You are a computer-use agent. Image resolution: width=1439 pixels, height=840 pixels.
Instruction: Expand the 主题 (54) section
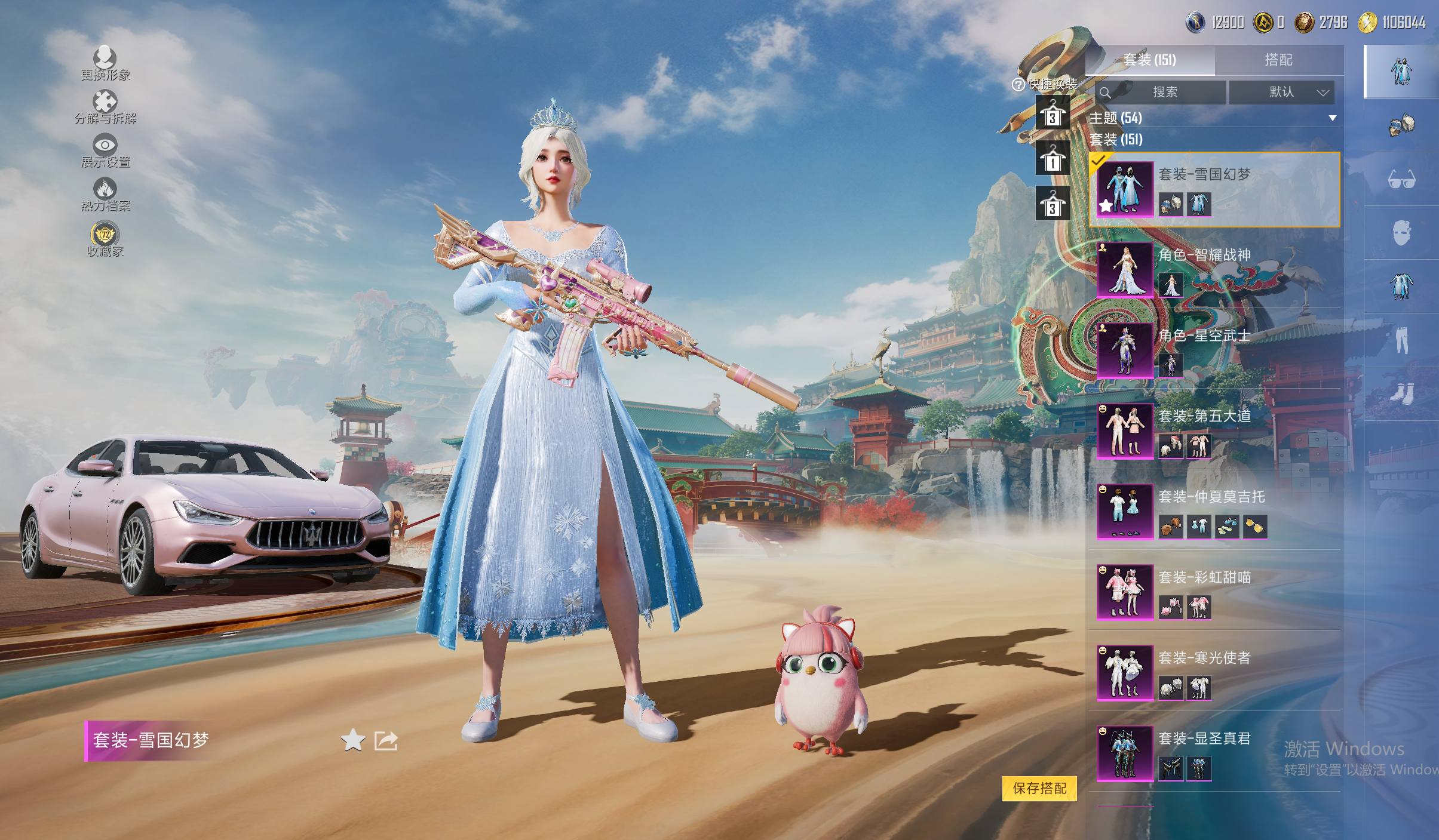1213,118
